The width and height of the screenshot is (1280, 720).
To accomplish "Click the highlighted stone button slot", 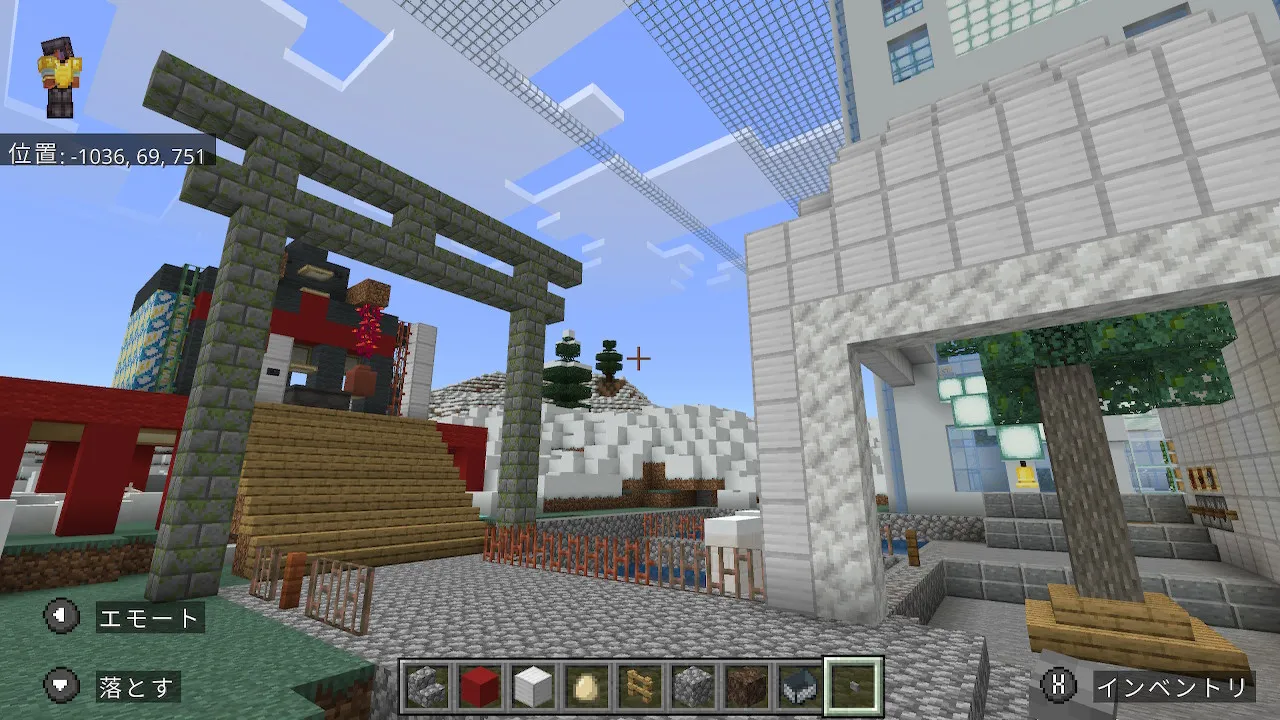I will point(853,686).
